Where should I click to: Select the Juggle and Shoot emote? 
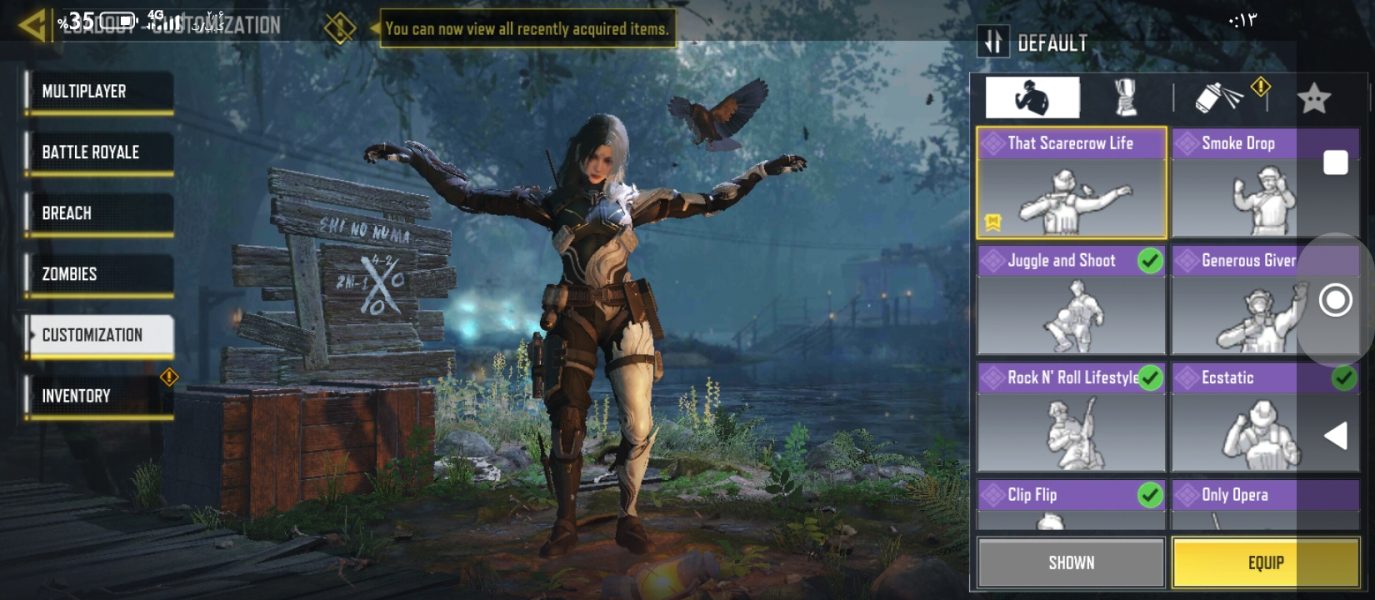point(1071,300)
